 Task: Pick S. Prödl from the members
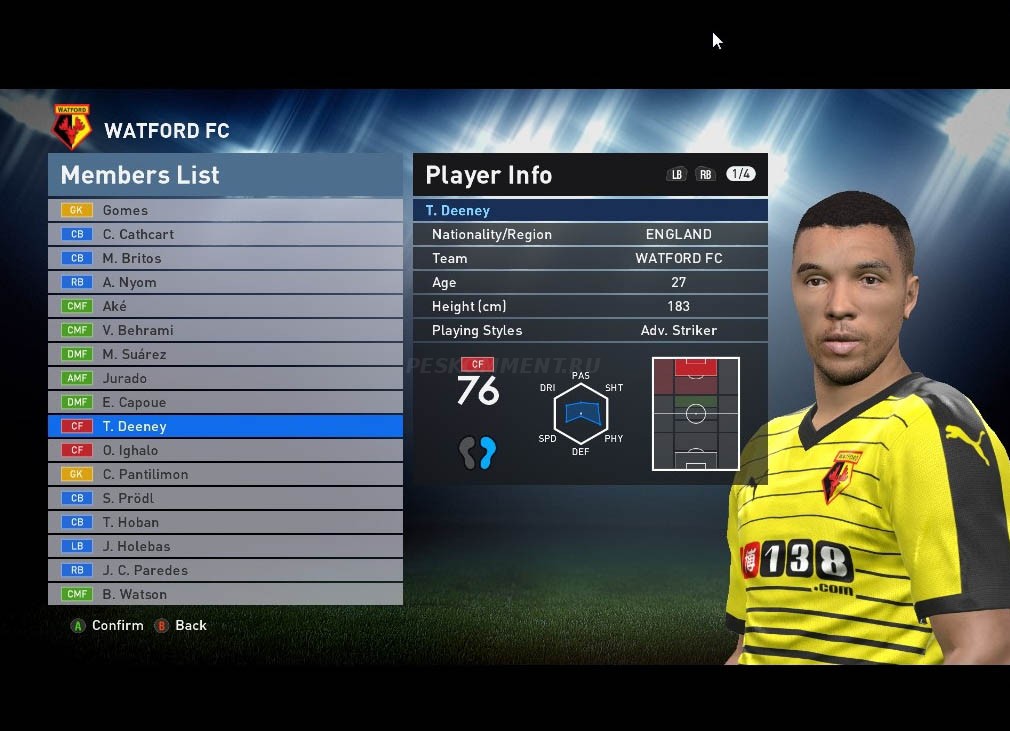pyautogui.click(x=225, y=498)
